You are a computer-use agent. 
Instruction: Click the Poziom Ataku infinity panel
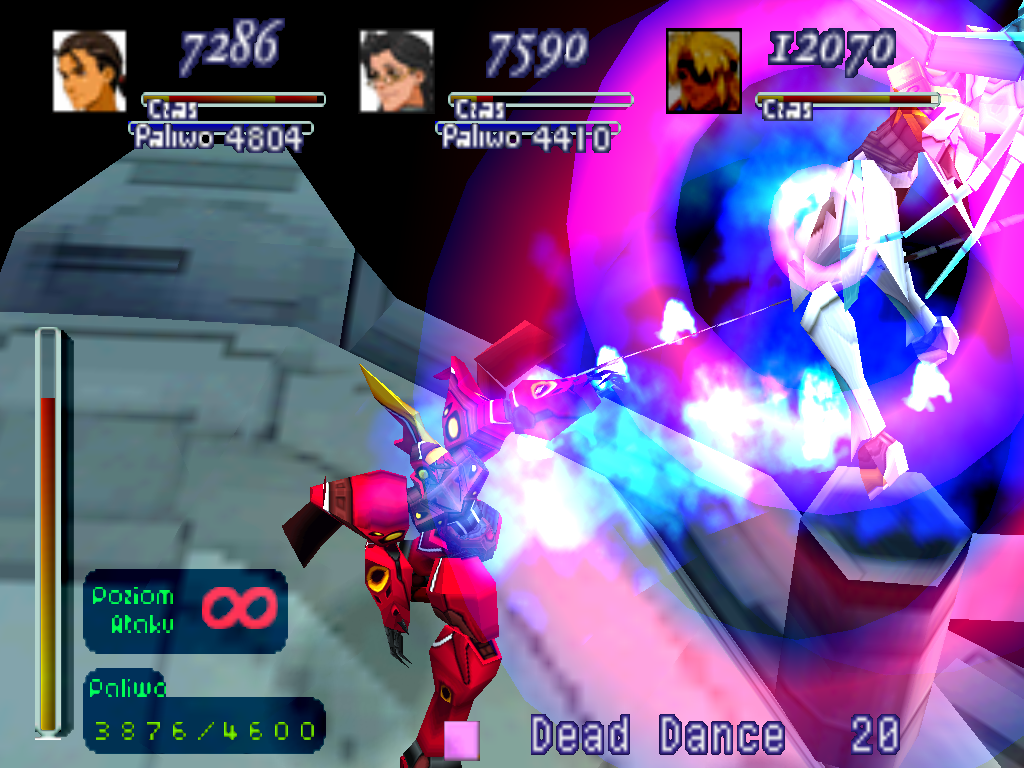[x=185, y=610]
